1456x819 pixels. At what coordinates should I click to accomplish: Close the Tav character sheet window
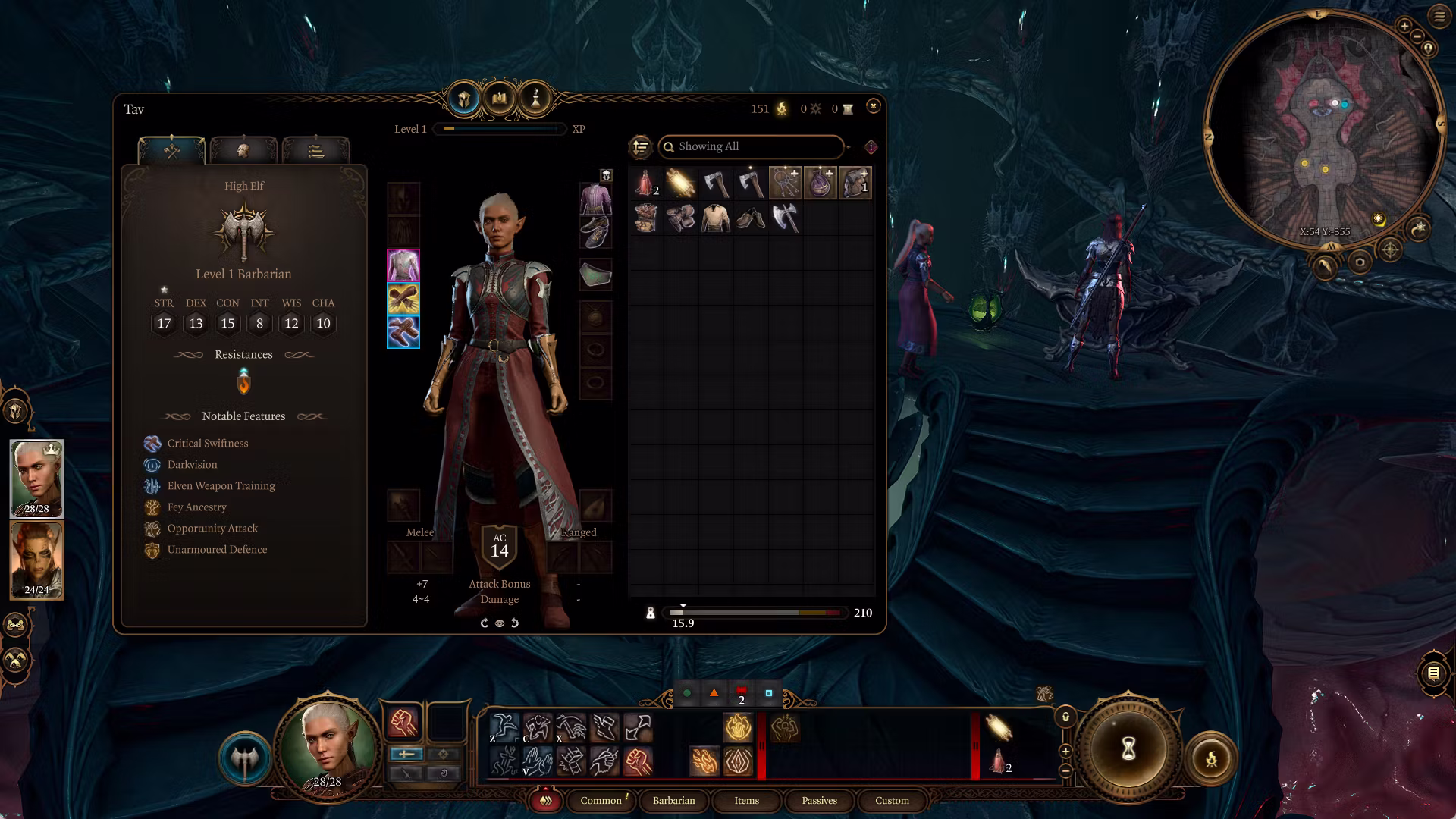pos(873,107)
